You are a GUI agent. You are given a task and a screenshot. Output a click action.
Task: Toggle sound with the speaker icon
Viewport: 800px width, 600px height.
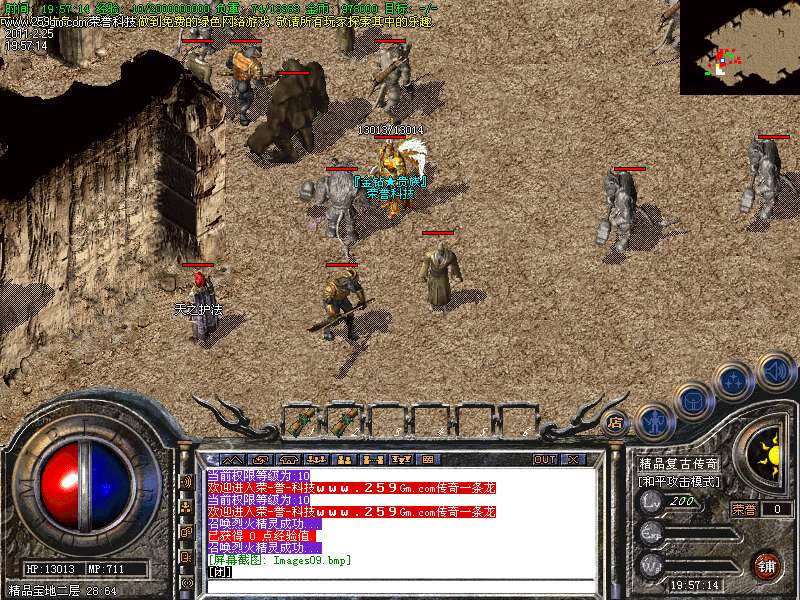click(x=775, y=372)
